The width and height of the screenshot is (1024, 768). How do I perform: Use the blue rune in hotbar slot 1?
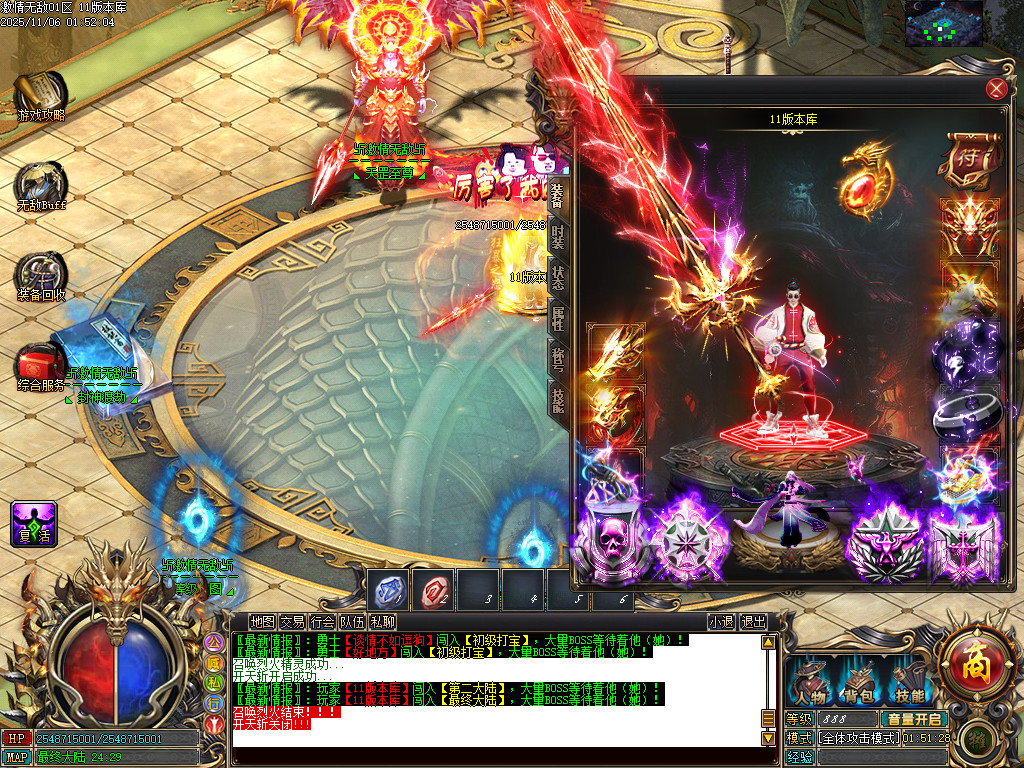(x=390, y=590)
